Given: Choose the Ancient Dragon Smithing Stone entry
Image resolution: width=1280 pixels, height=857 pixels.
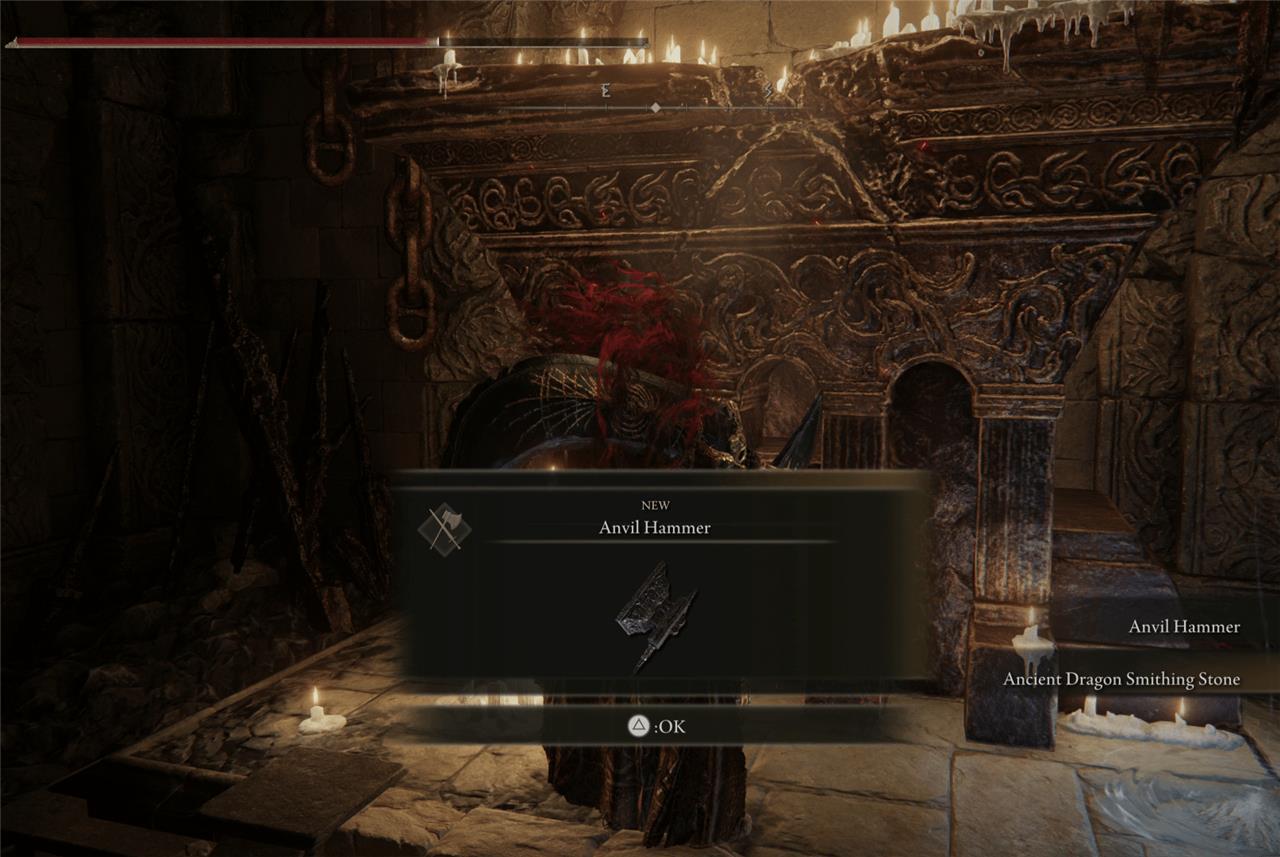Looking at the screenshot, I should pos(1121,680).
